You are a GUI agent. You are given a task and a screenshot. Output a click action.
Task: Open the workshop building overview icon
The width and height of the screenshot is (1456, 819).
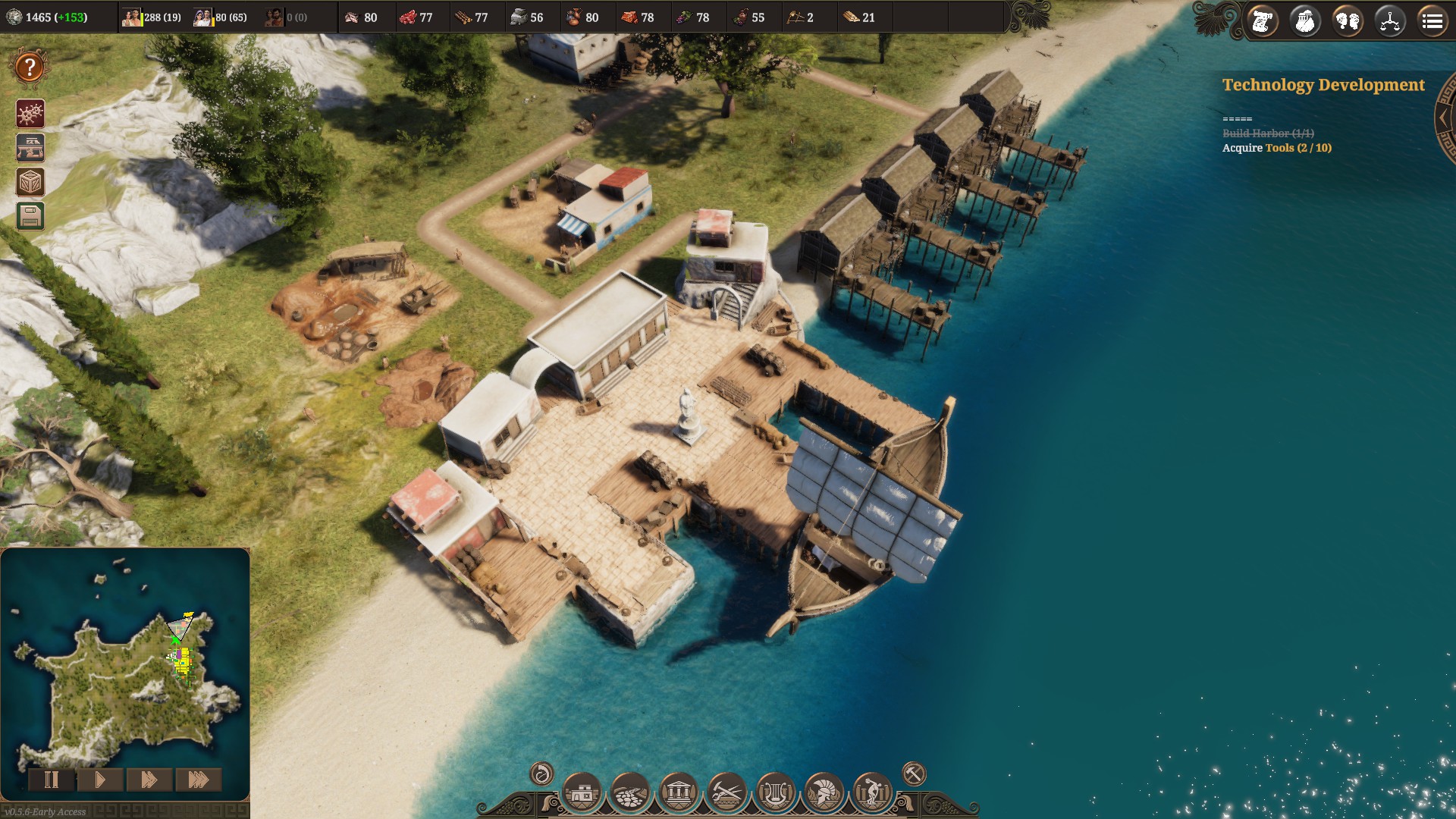[x=30, y=148]
